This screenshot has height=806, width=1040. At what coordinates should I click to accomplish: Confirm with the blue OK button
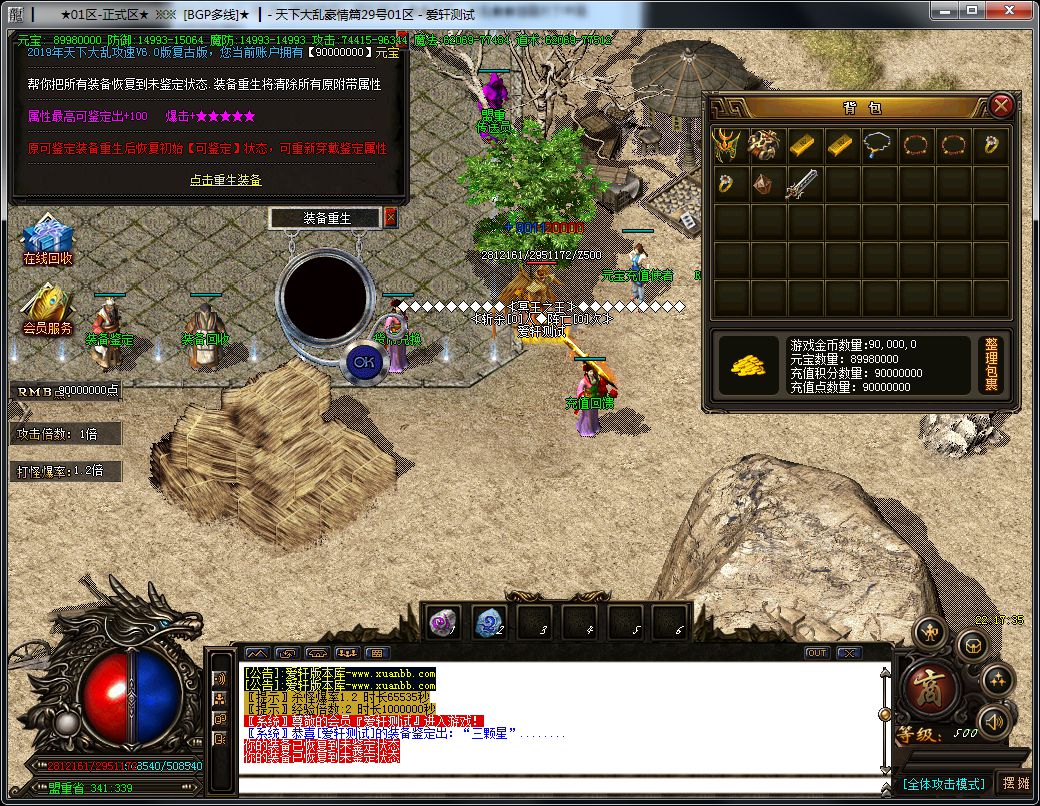(364, 361)
